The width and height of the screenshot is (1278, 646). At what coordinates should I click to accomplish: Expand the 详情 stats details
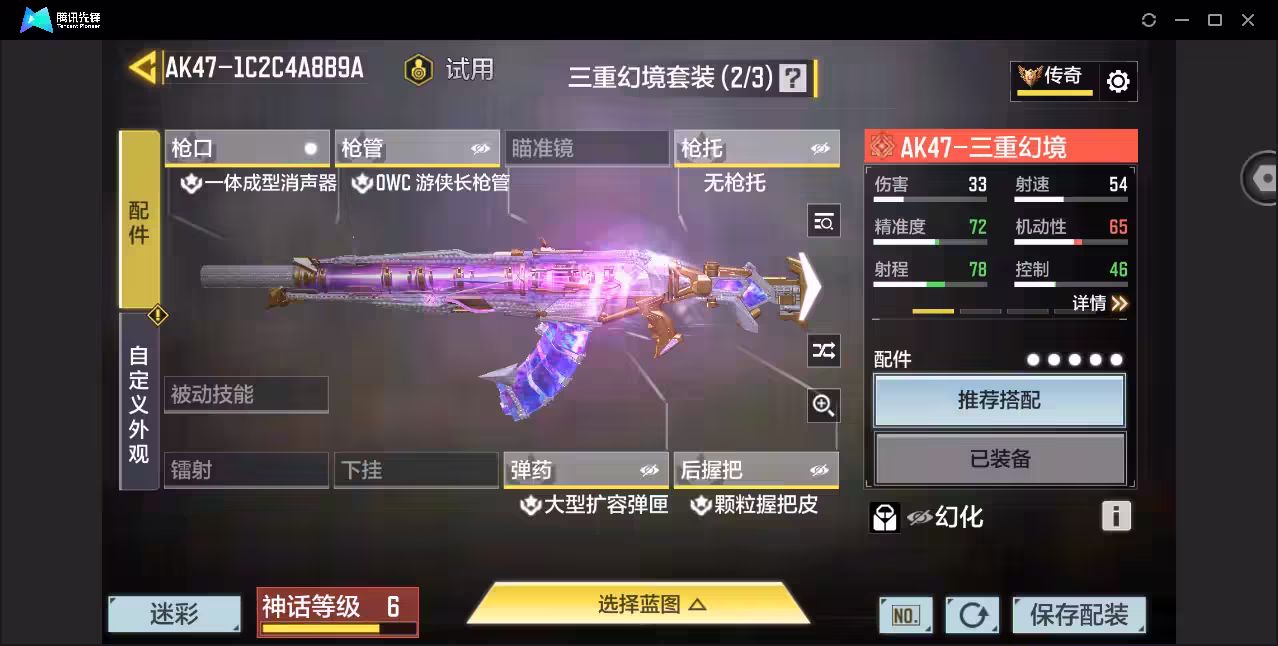pos(1100,303)
